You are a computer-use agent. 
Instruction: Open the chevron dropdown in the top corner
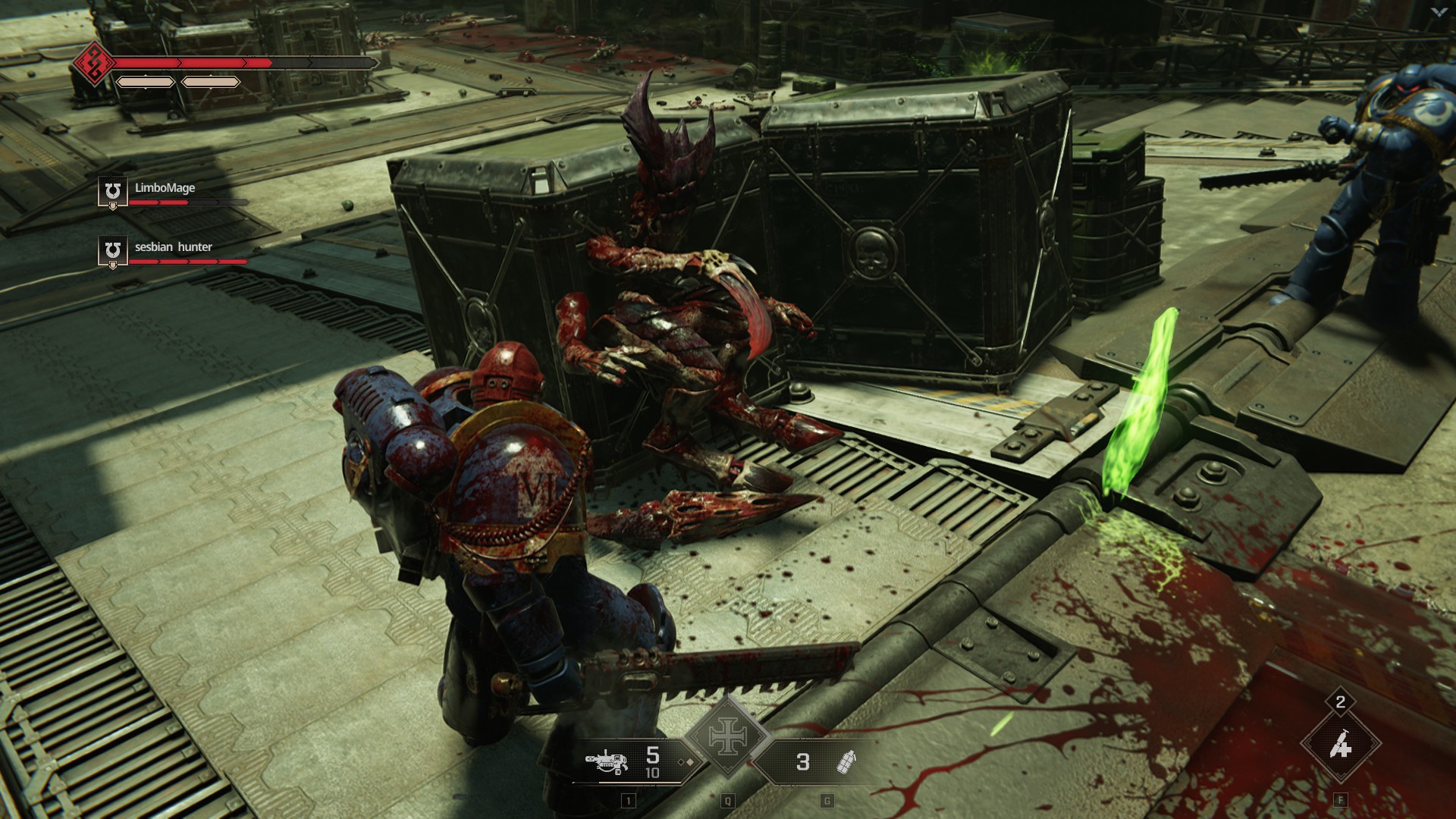(x=1439, y=12)
